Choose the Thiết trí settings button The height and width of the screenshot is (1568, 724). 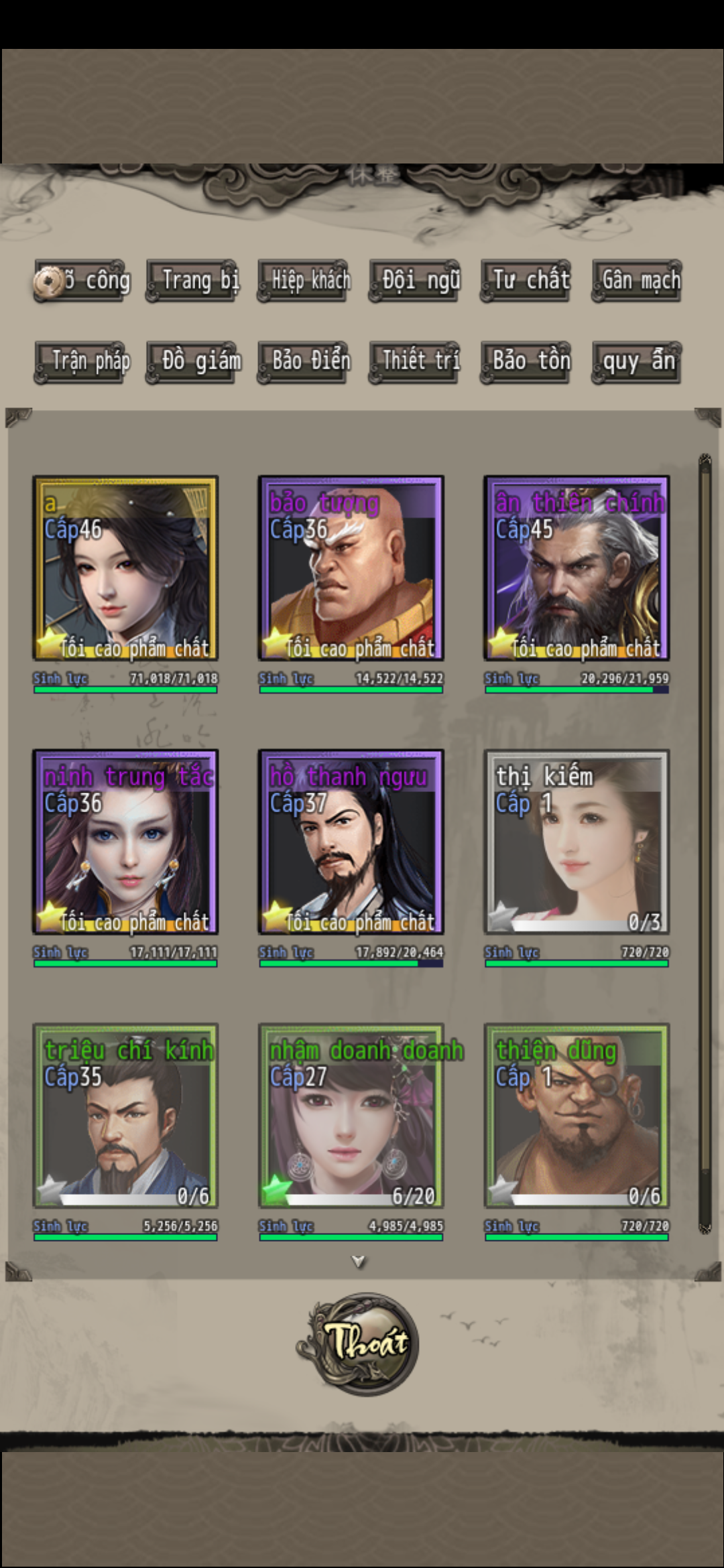coord(415,362)
